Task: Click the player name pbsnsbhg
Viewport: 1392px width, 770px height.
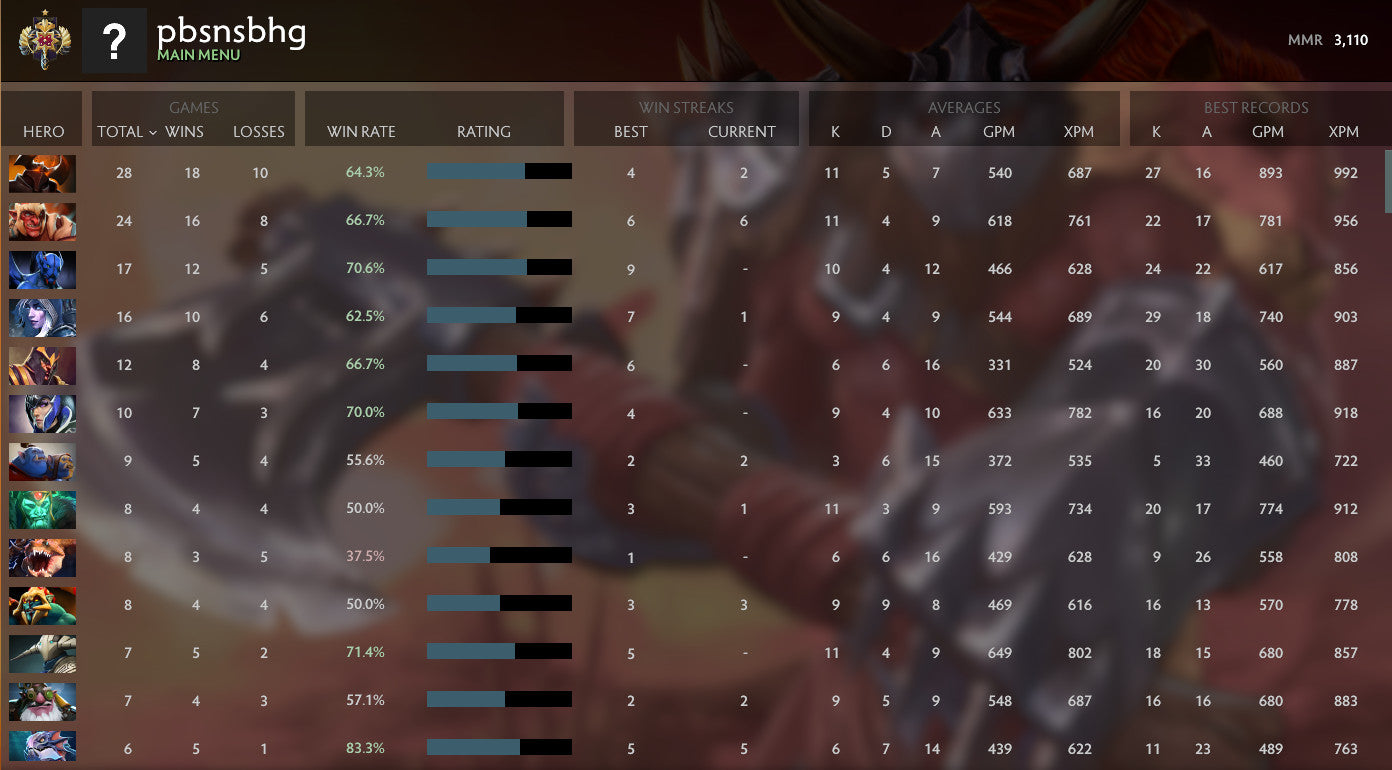Action: coord(230,33)
